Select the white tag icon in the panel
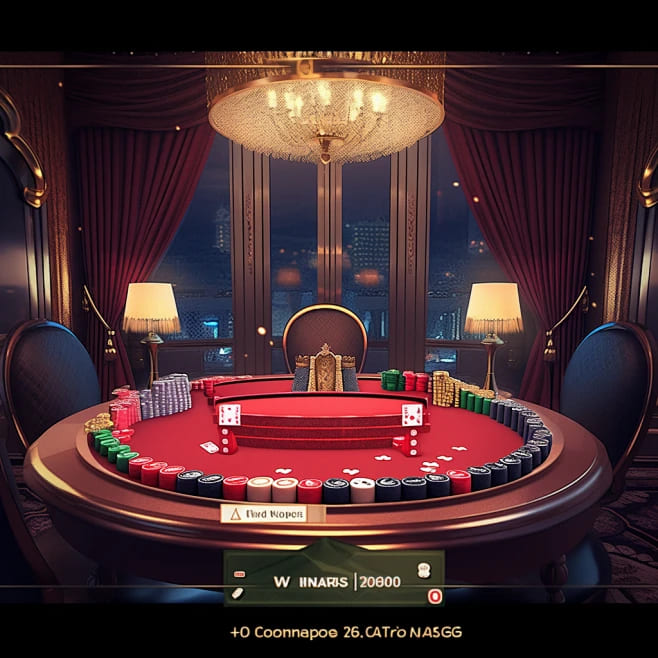The height and width of the screenshot is (658, 658). 238,593
